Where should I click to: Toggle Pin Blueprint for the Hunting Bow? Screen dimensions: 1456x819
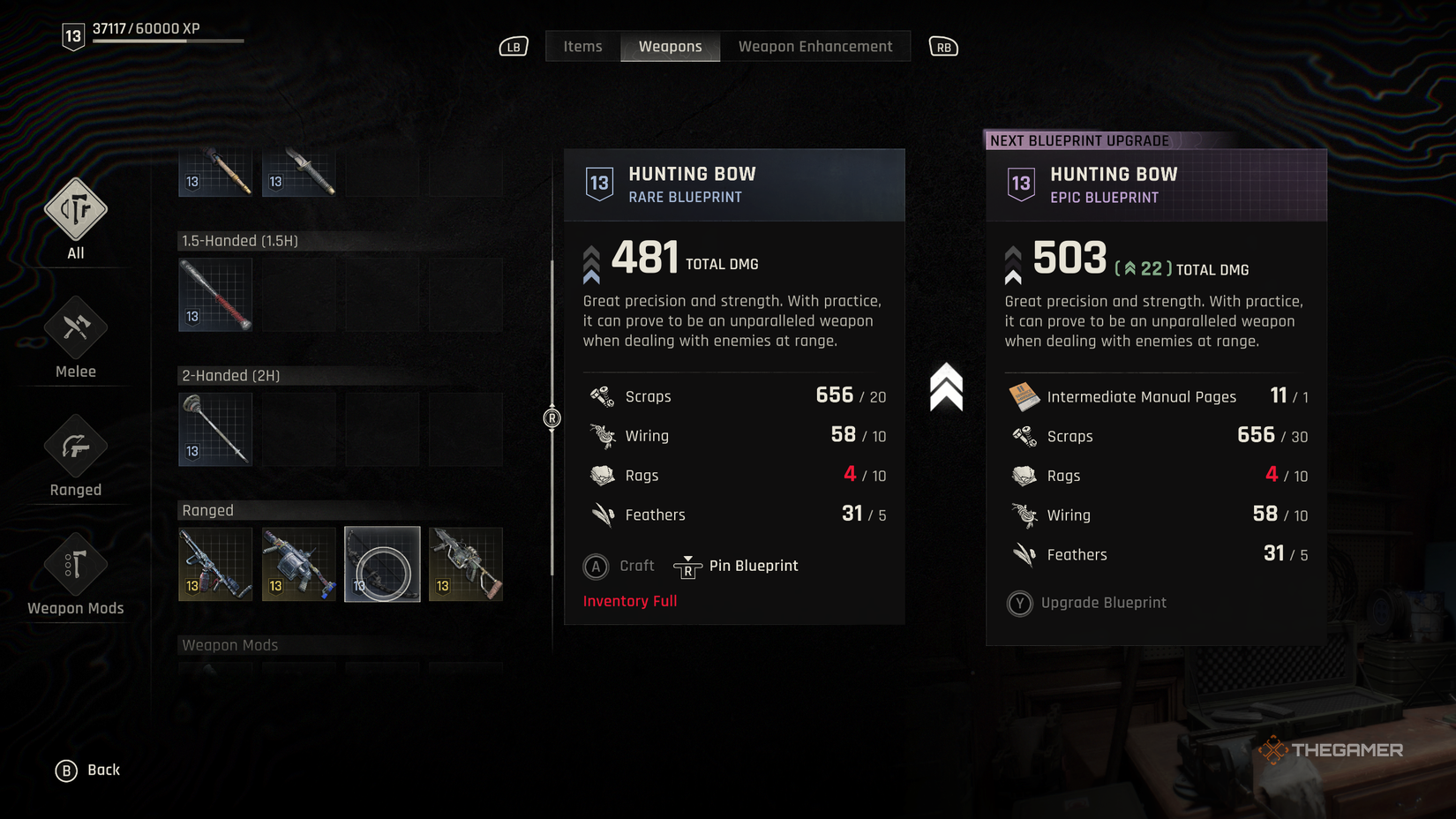click(x=739, y=566)
